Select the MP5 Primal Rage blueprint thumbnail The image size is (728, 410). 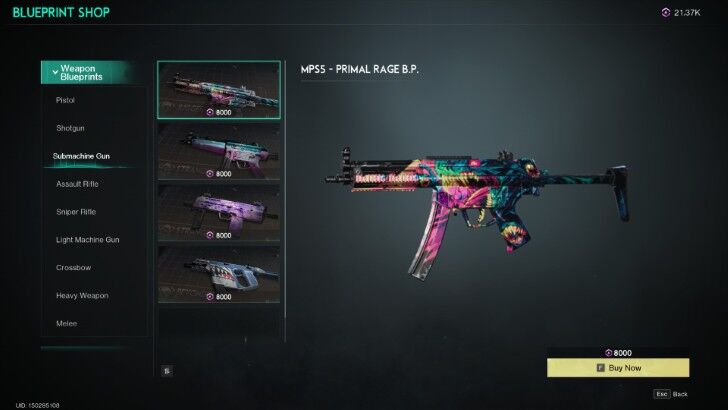point(219,90)
